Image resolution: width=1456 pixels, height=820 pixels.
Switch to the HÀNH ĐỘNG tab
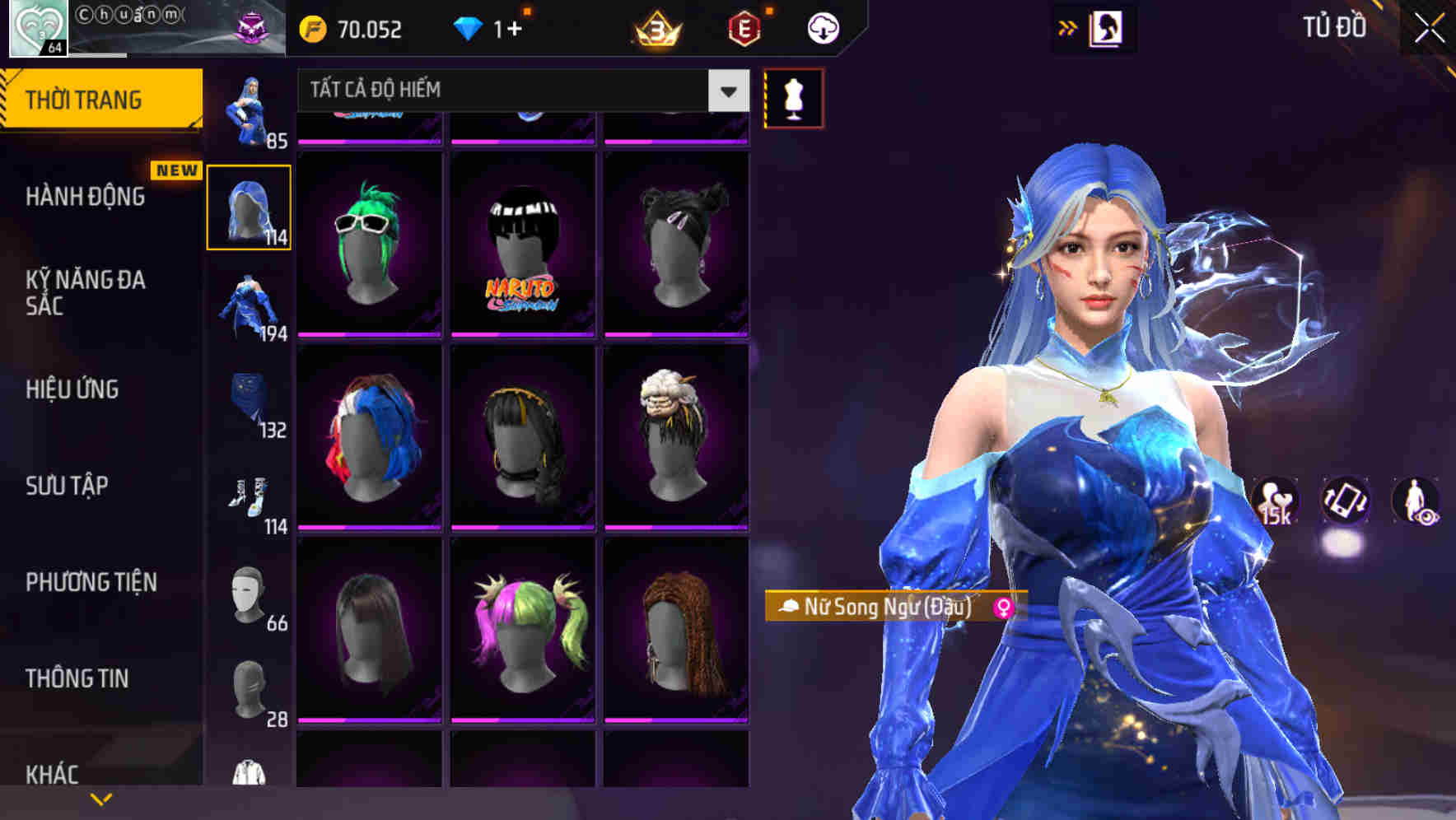click(86, 197)
